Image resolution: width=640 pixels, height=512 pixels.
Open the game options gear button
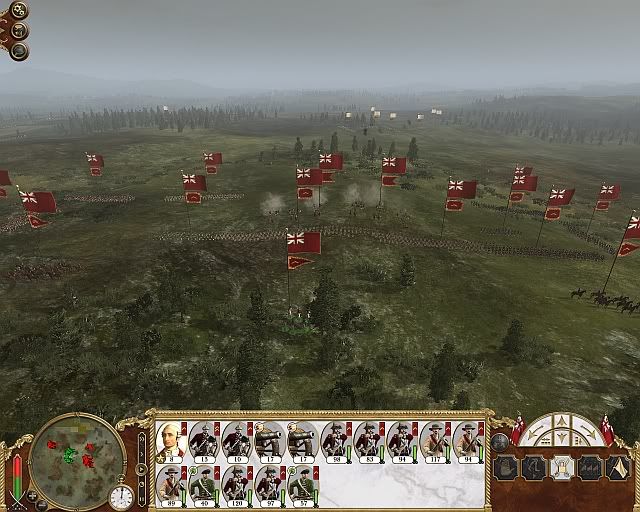tap(20, 11)
